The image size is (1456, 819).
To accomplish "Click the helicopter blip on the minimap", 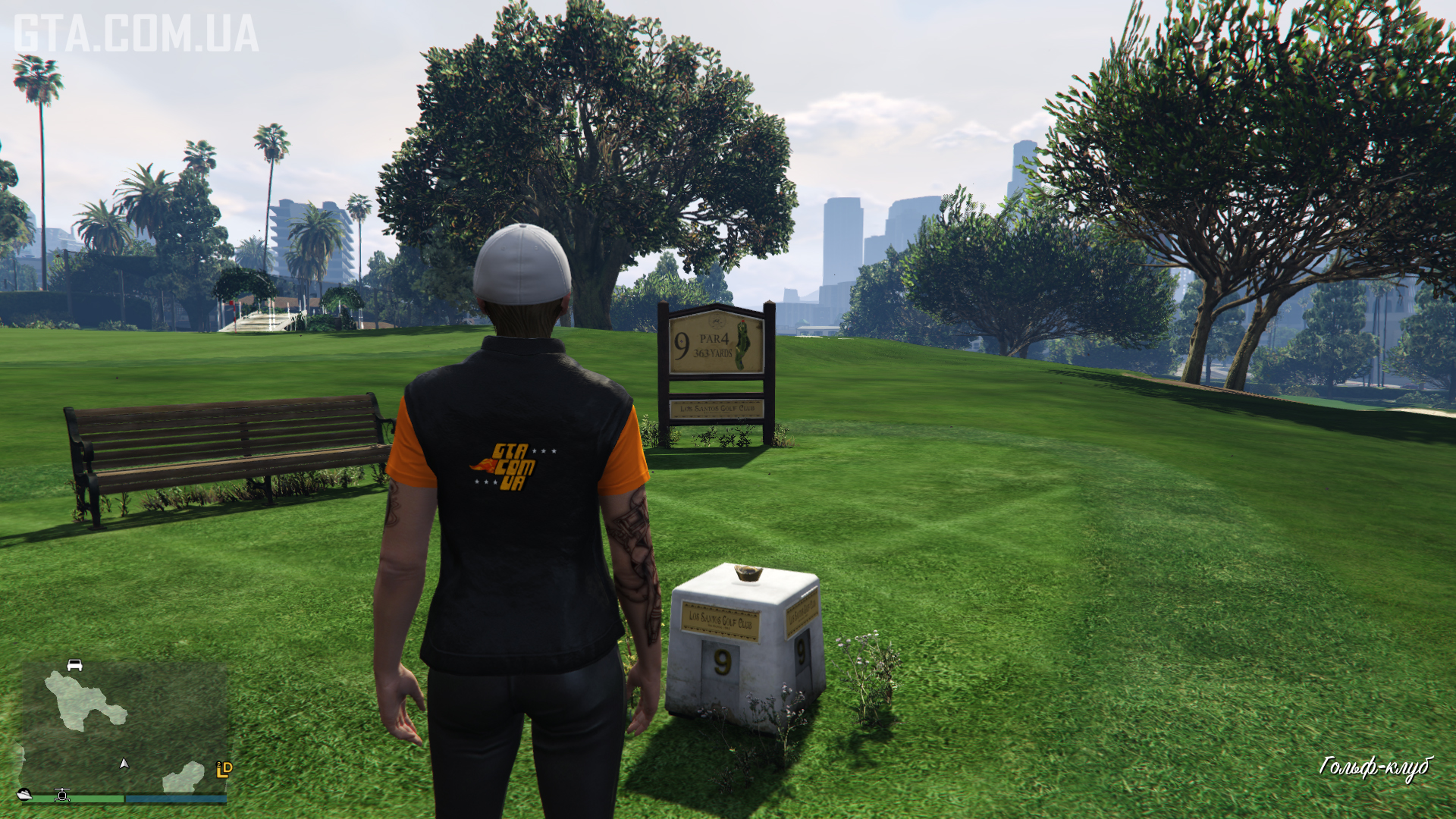I will click(x=62, y=795).
